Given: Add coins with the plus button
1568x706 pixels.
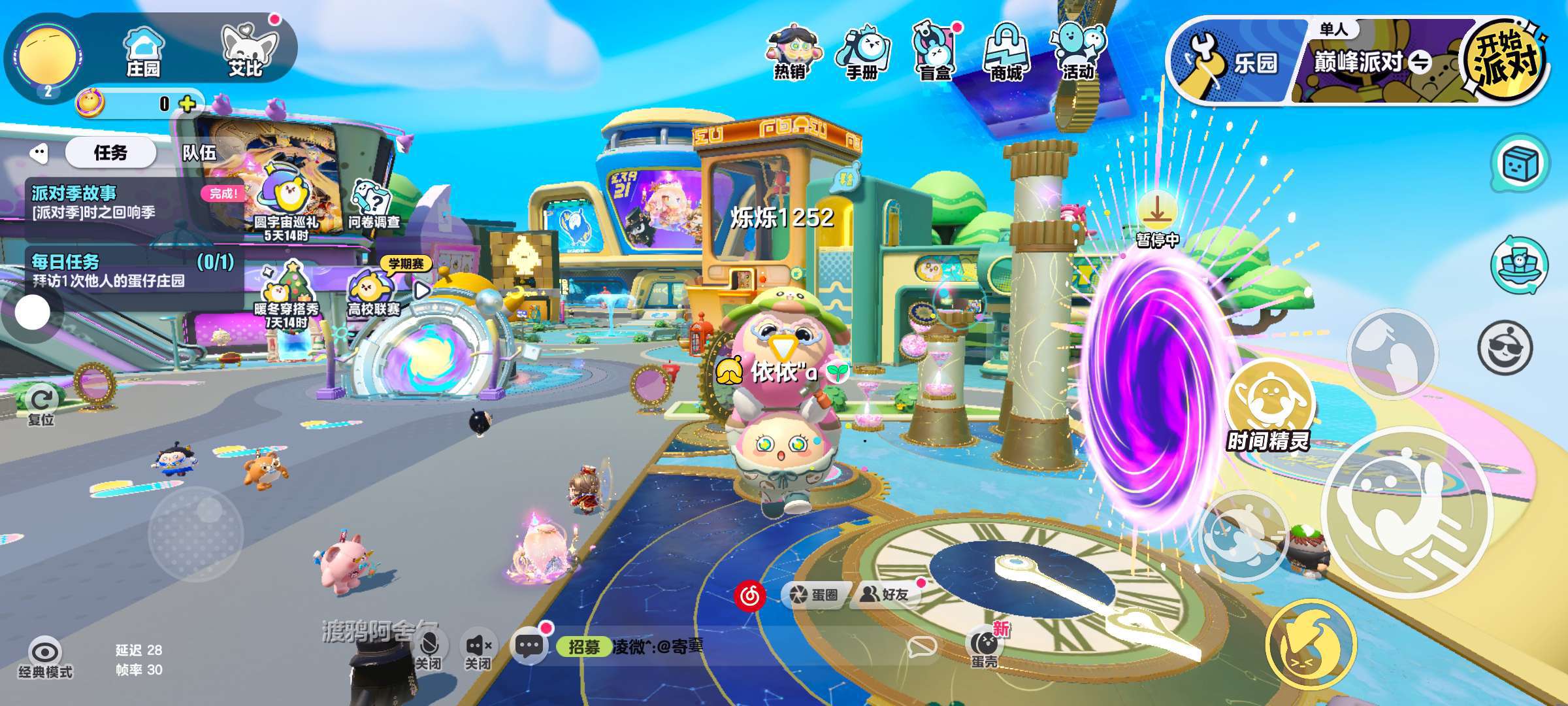Looking at the screenshot, I should tap(188, 104).
